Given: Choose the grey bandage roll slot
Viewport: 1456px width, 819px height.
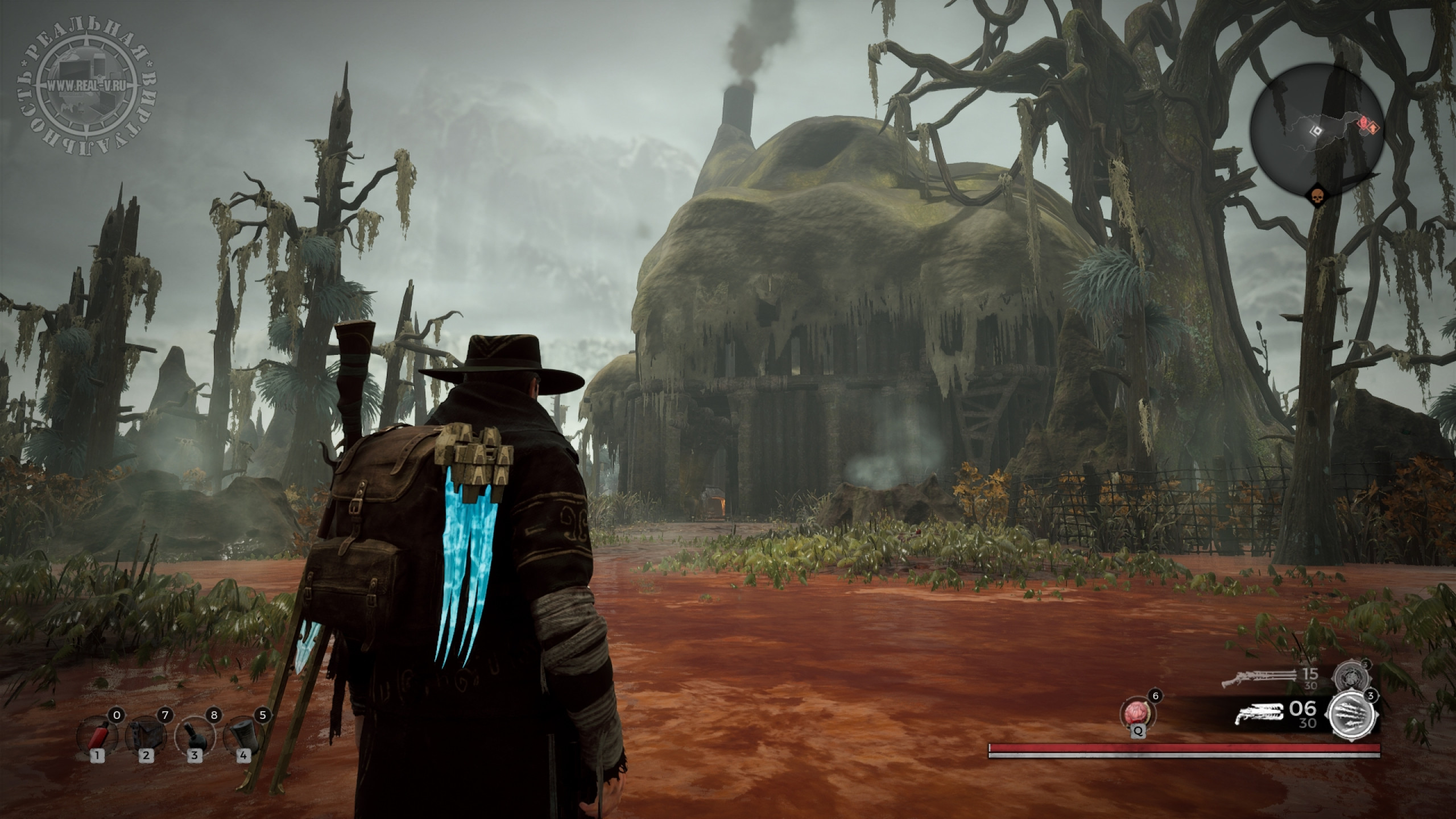Looking at the screenshot, I should coord(244,735).
